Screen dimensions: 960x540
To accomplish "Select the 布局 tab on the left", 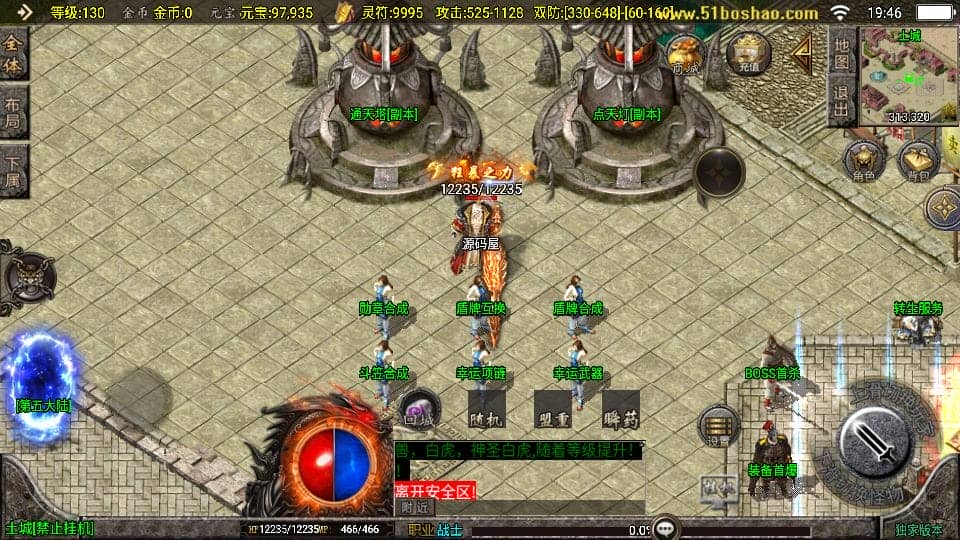I will 14,111.
